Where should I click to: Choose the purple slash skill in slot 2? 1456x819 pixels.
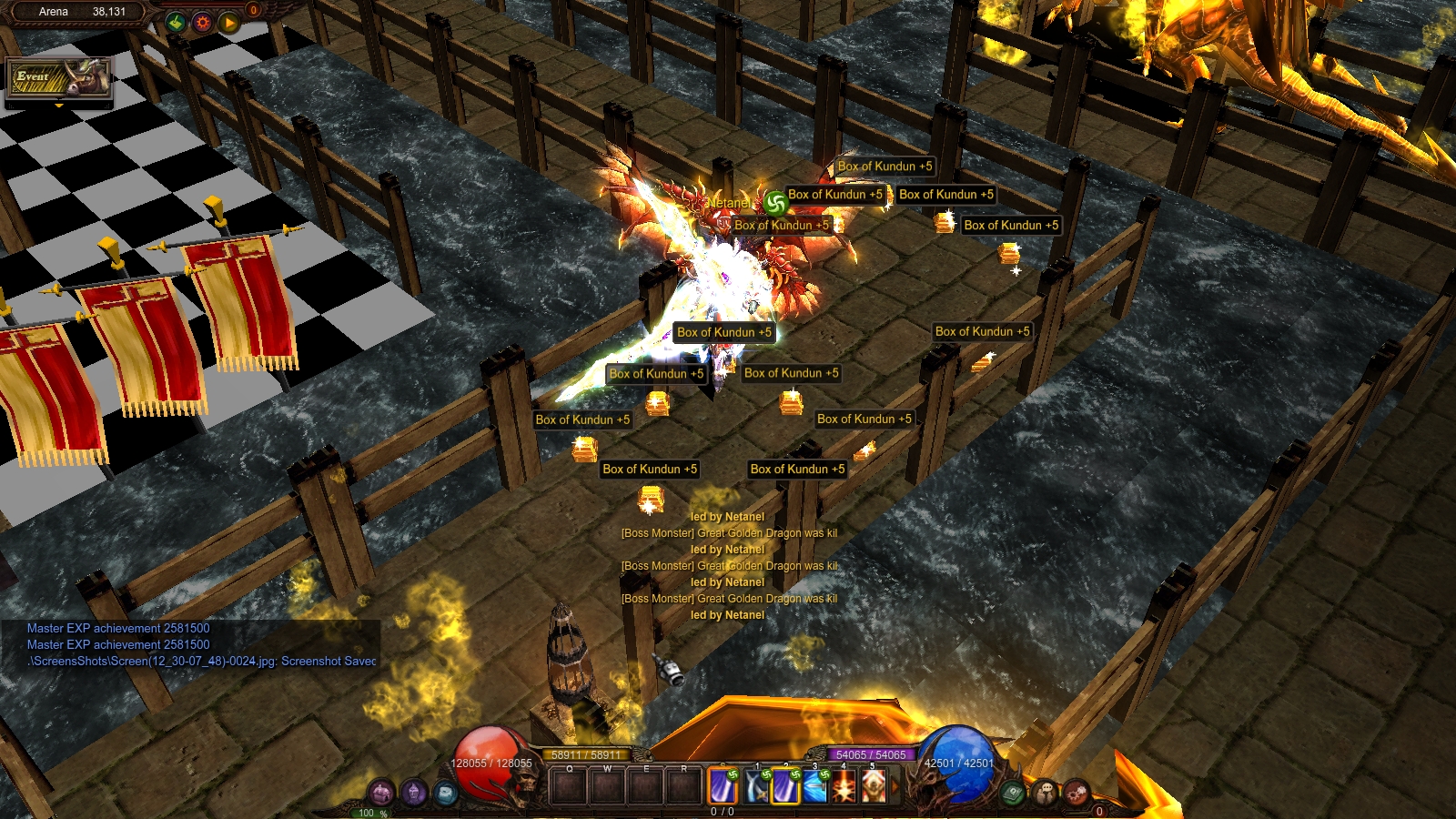coord(786,786)
